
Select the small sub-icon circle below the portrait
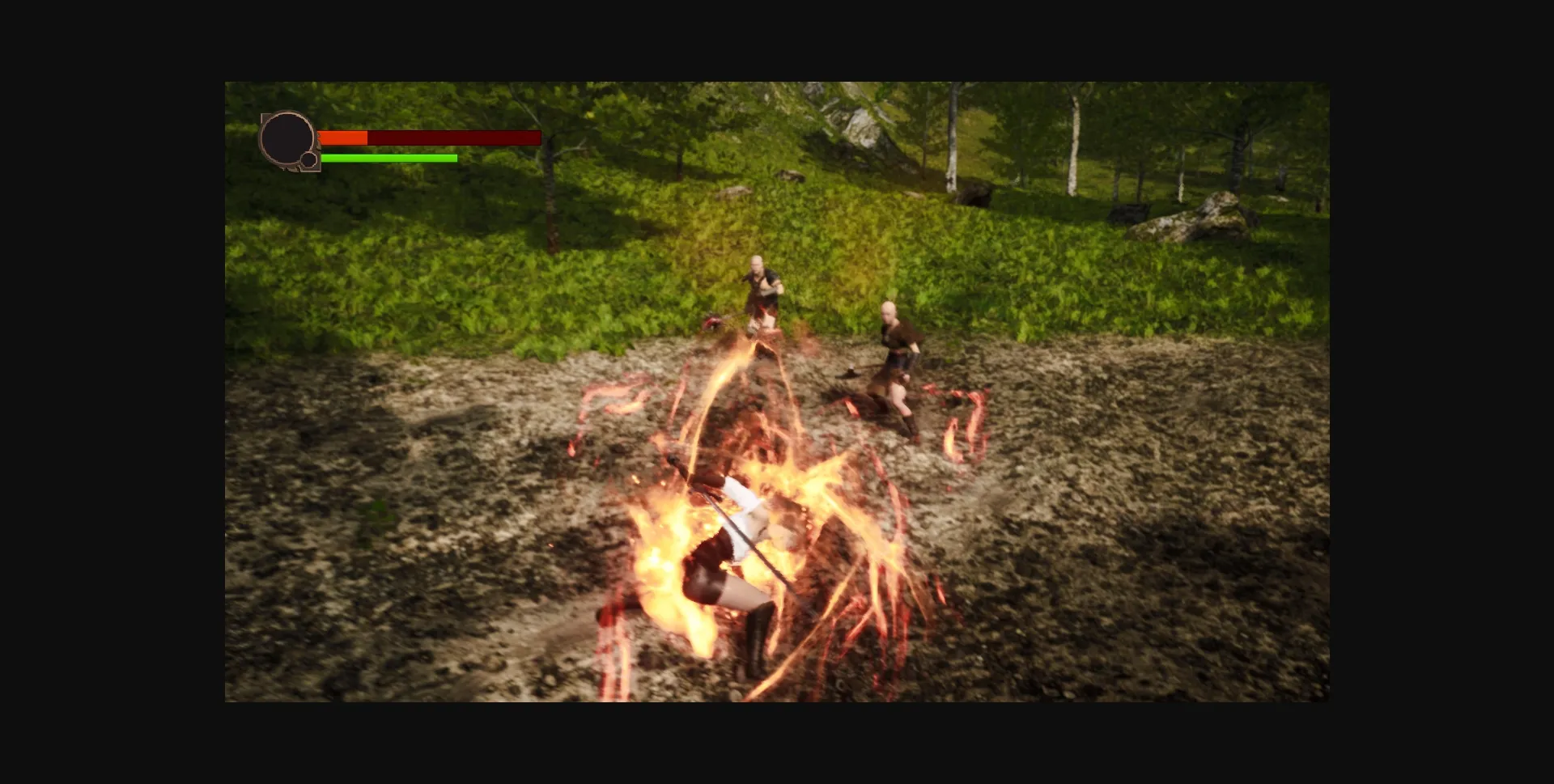[x=310, y=159]
